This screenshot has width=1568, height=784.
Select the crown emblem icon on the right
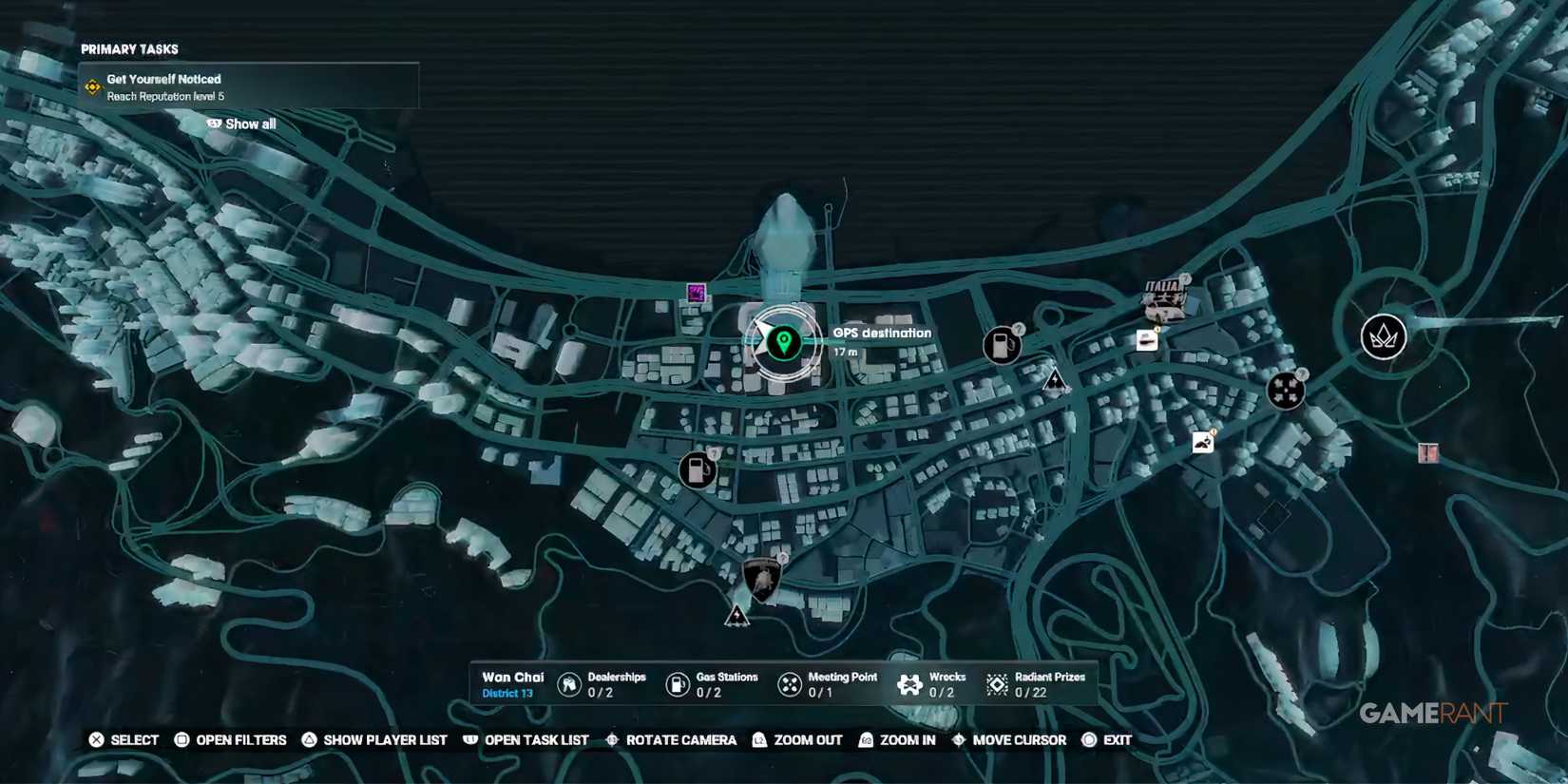[x=1384, y=336]
